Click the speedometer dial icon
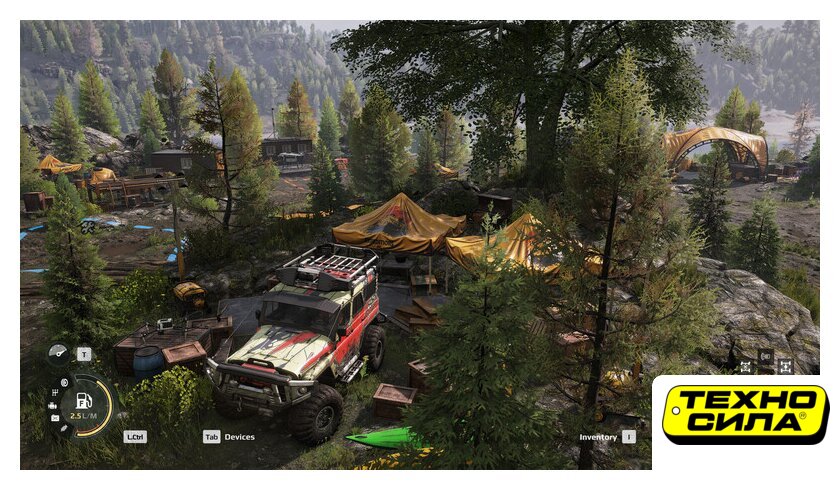840x490 pixels. 57,353
